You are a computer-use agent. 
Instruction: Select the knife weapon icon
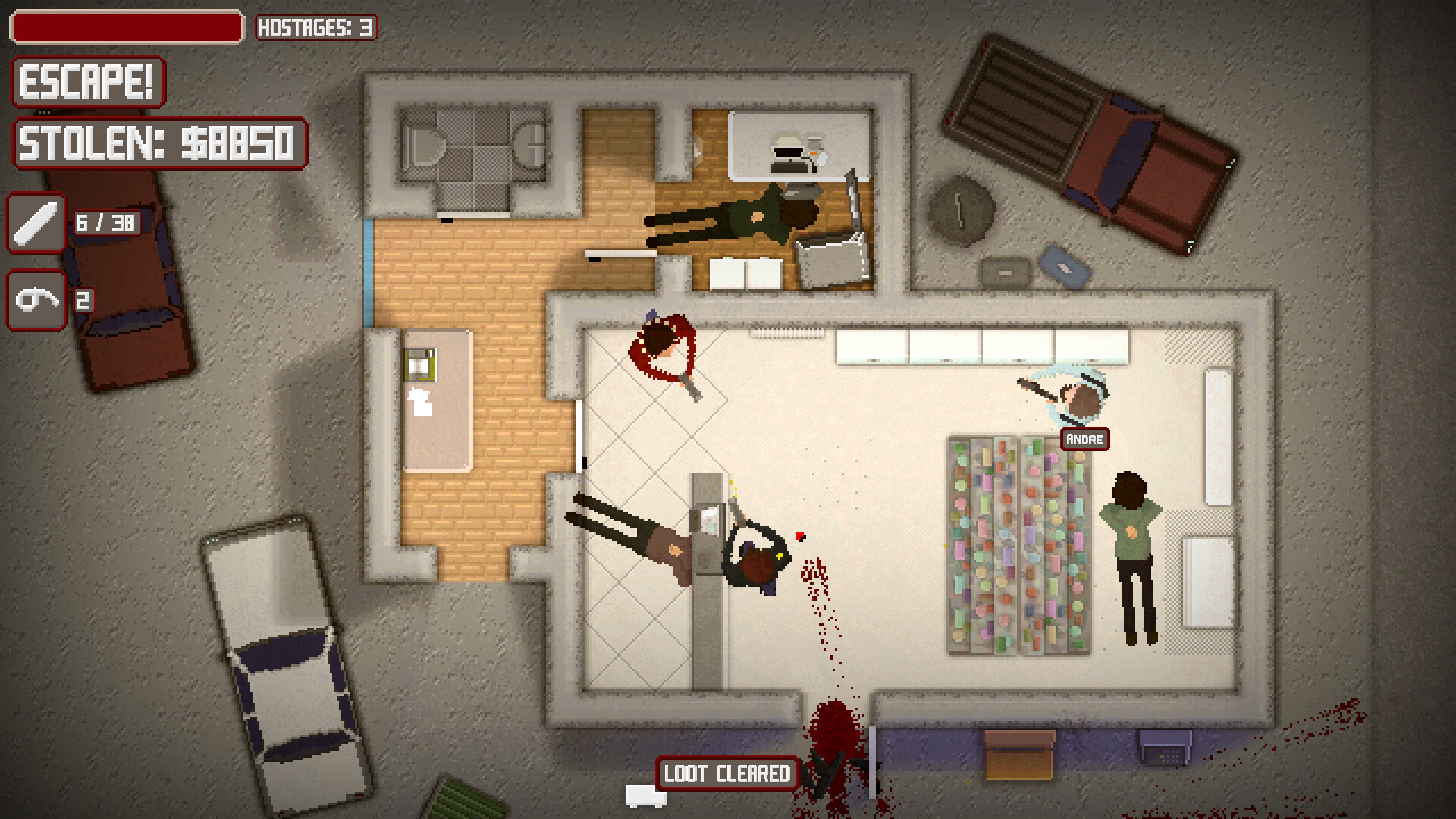click(x=36, y=222)
